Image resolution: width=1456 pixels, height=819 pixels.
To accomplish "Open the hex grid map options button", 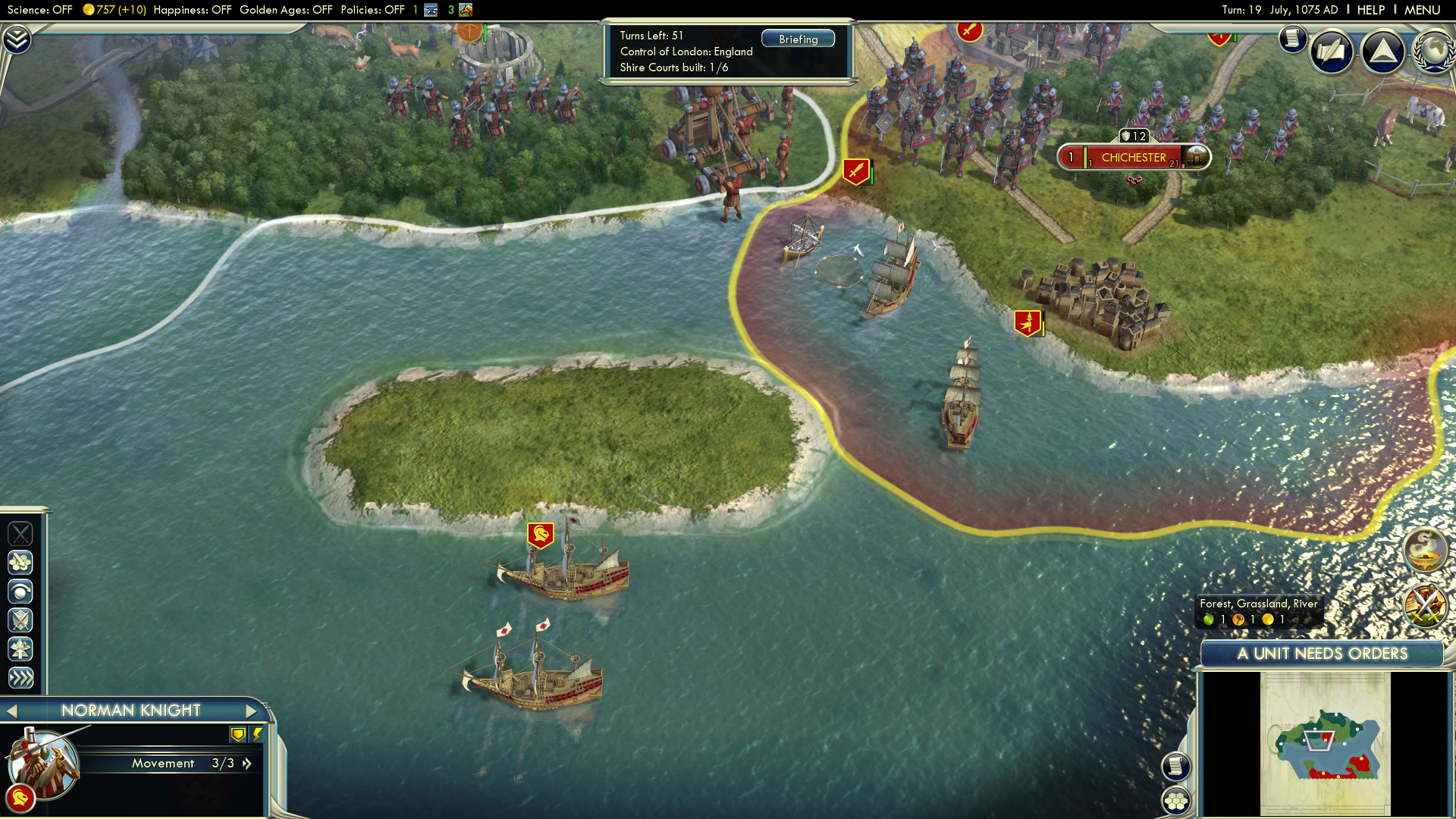I will tap(1175, 801).
